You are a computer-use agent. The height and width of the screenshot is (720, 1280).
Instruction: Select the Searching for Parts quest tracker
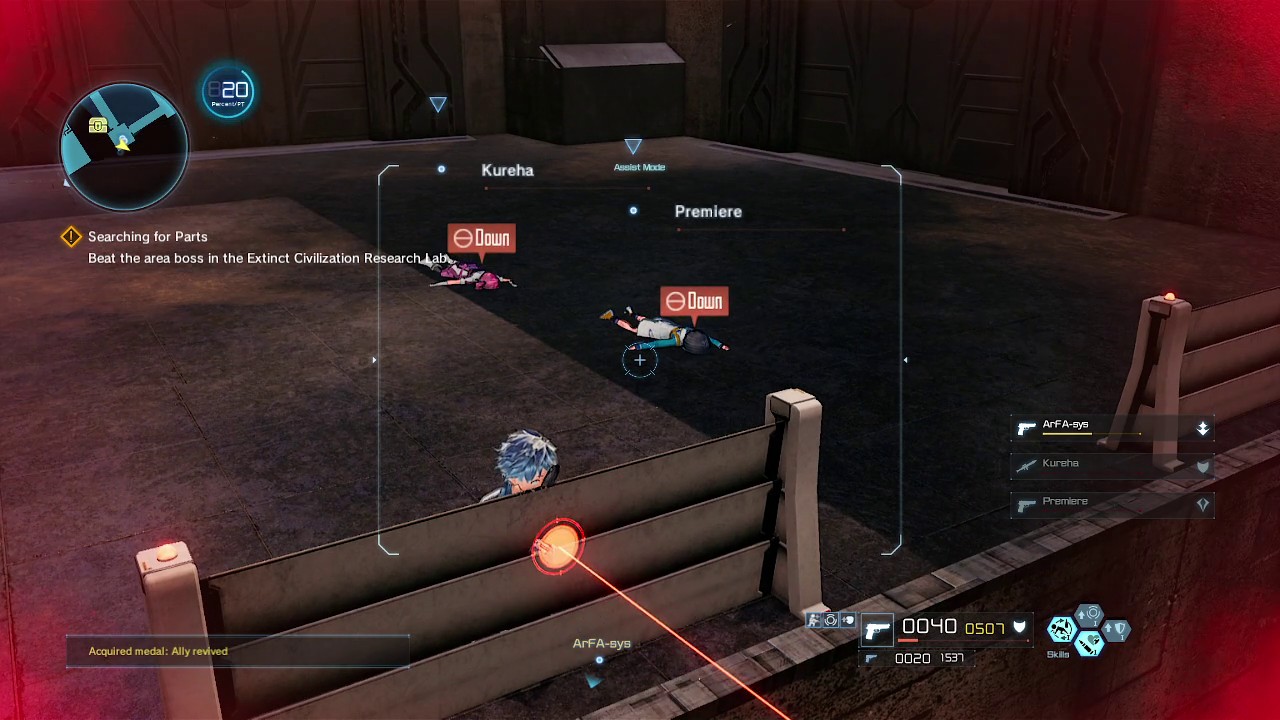(147, 237)
